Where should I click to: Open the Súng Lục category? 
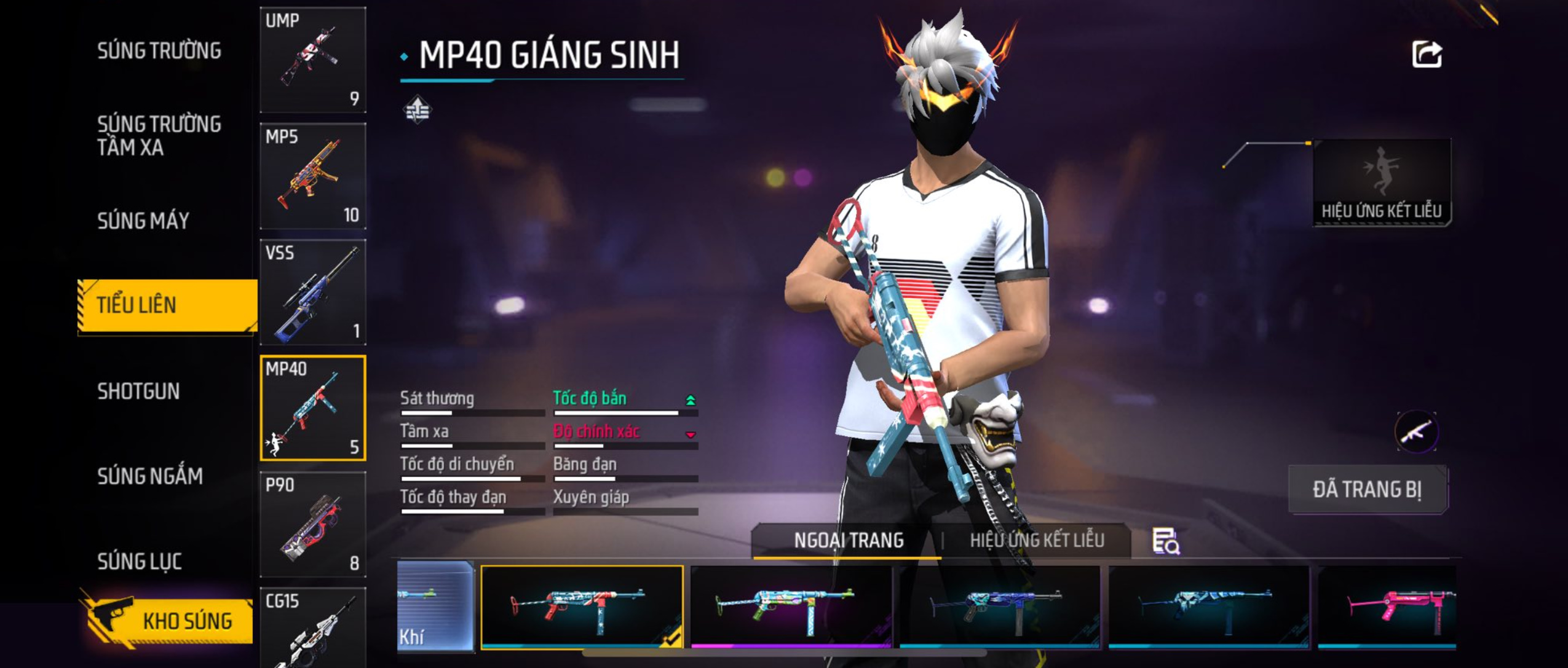point(140,561)
